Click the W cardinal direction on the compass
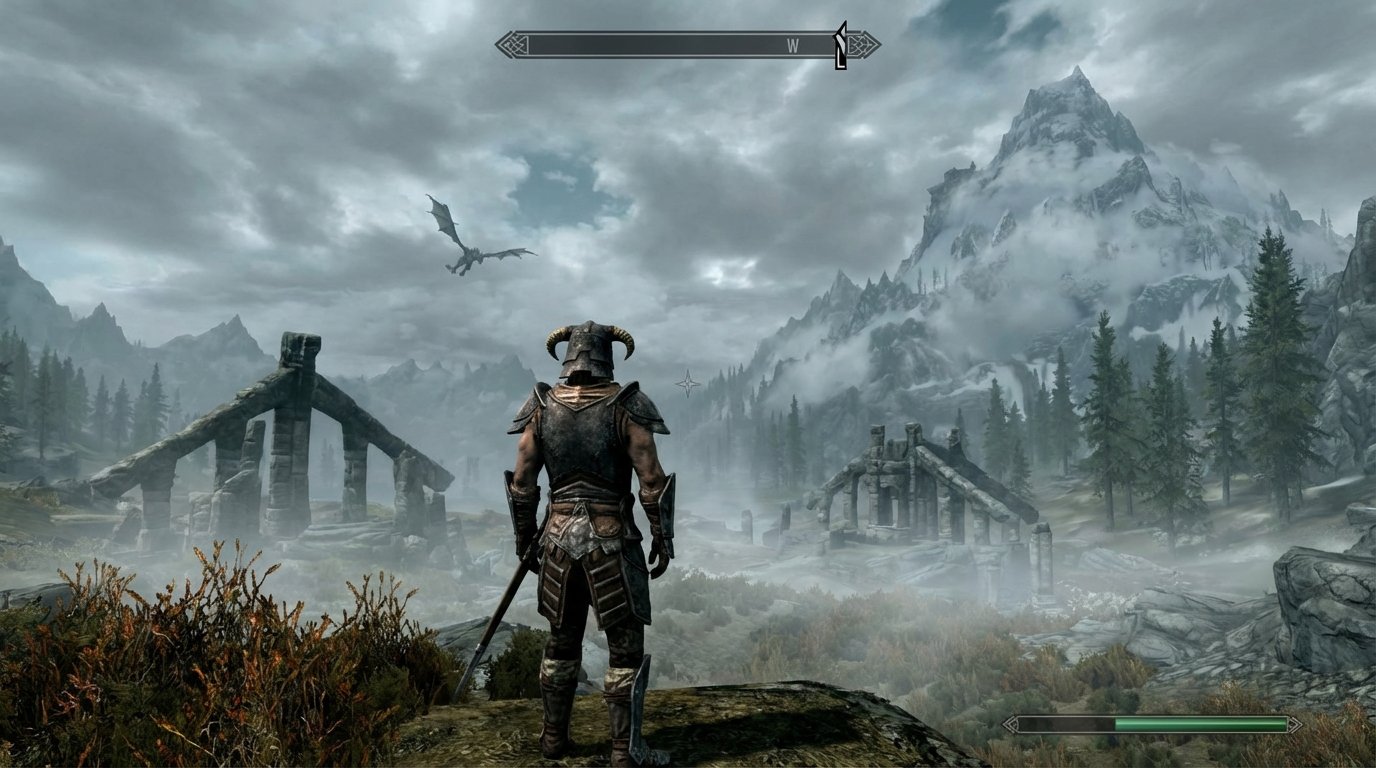Screen dimensions: 1376x768 (791, 42)
